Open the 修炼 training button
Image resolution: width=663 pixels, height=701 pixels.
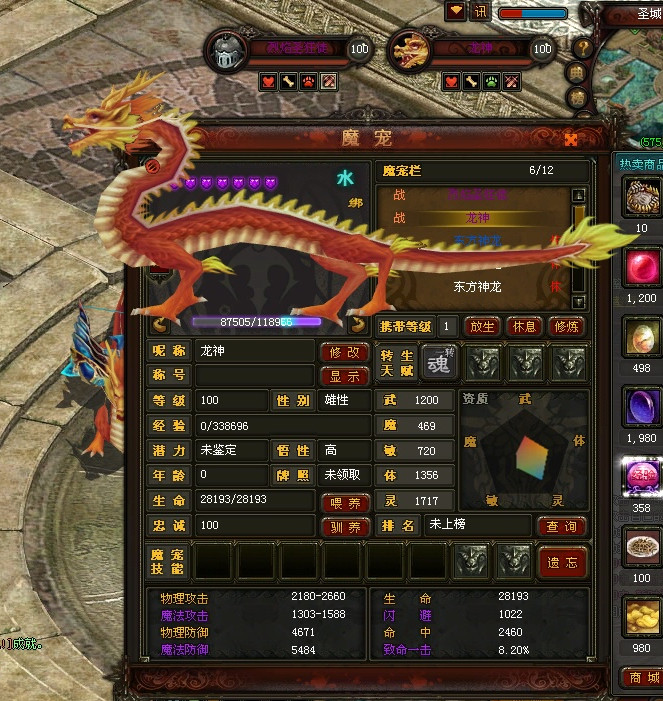(x=566, y=326)
